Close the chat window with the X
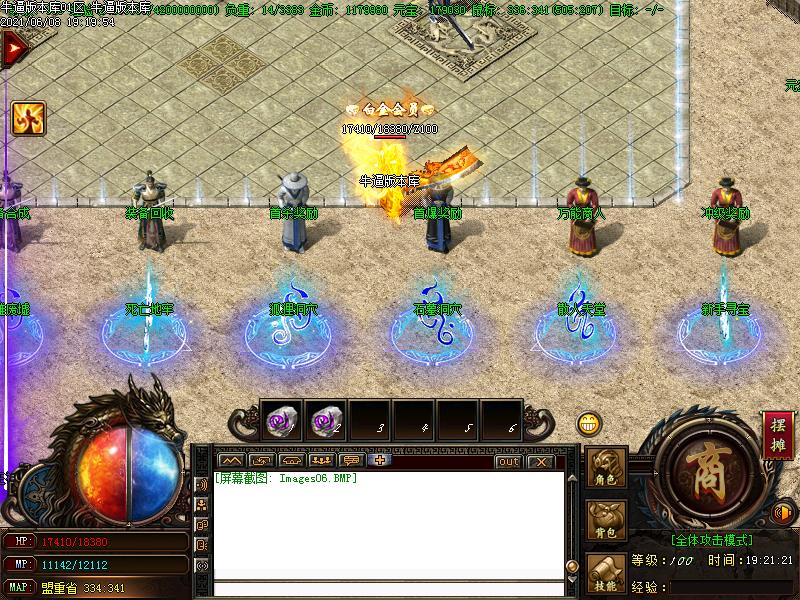Screen dimensions: 800x600 [539, 461]
